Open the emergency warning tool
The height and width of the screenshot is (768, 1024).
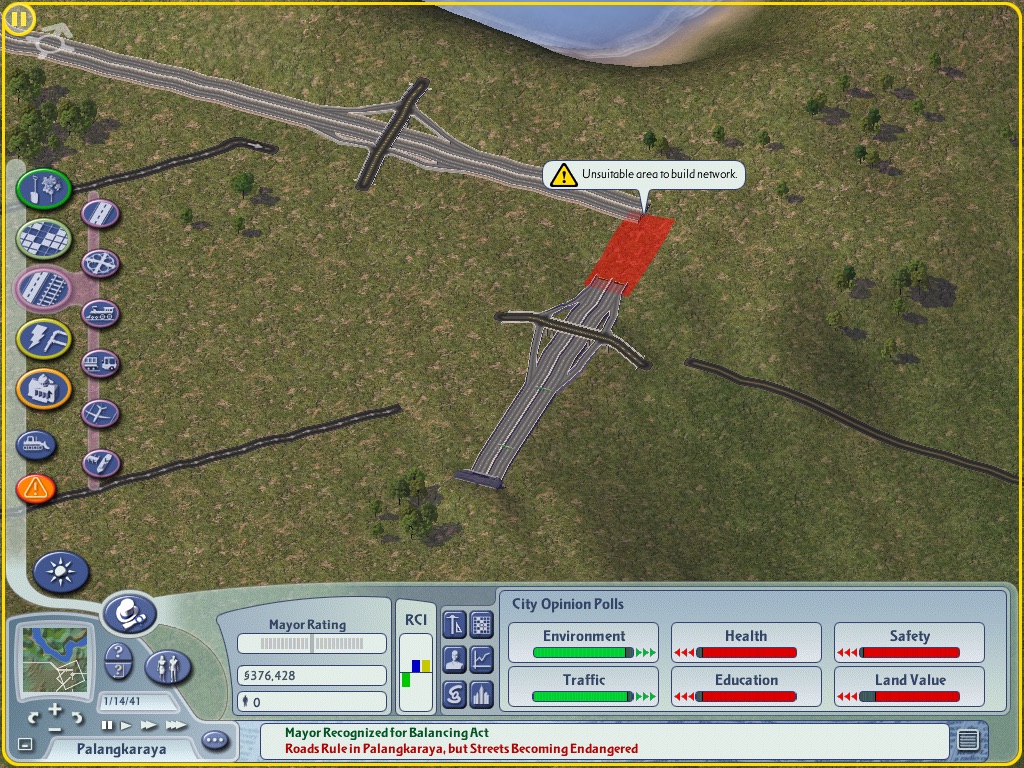36,488
